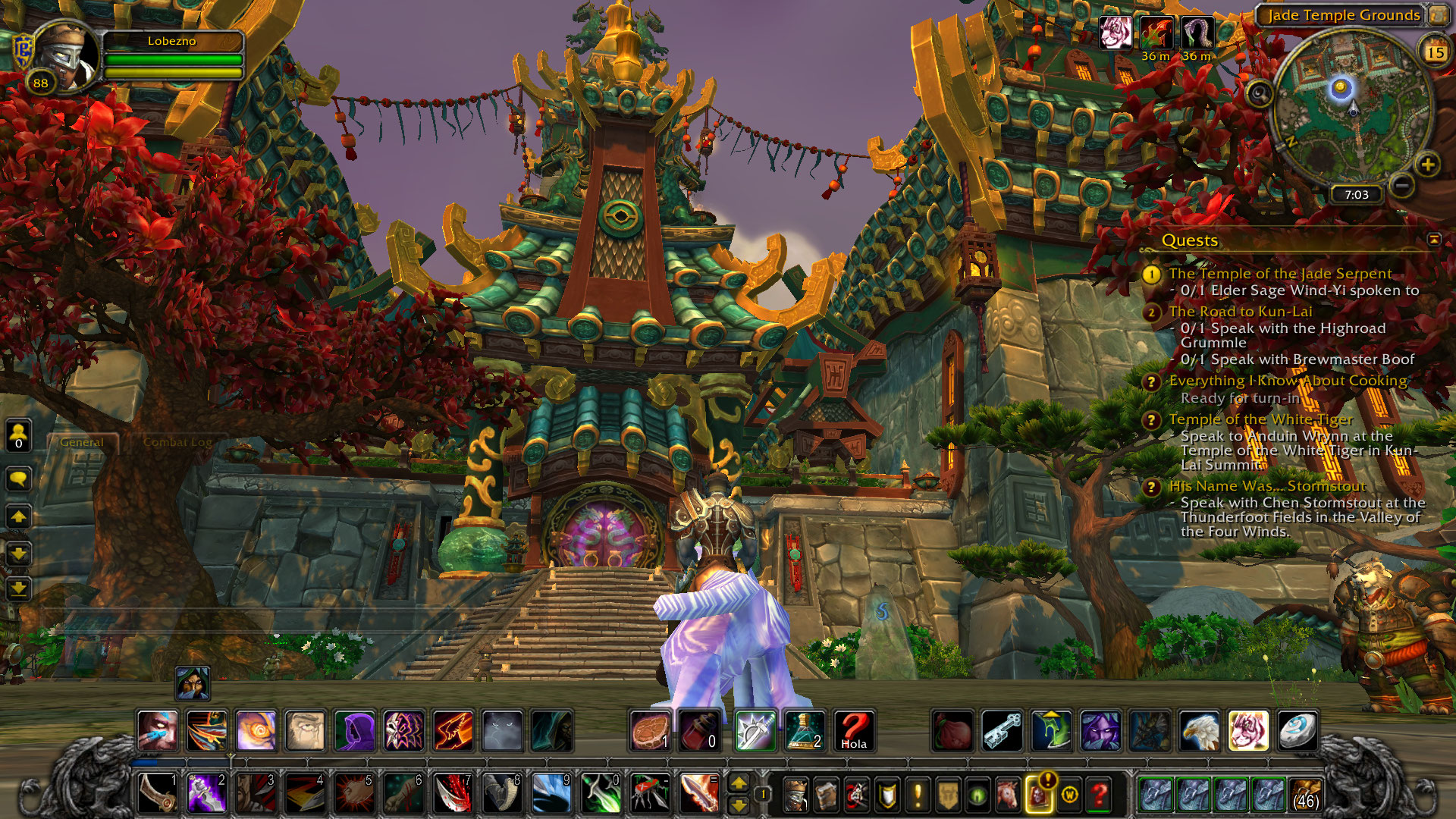The image size is (1456, 819).
Task: Open the backpack showing 46 free slots
Action: pos(1305,794)
